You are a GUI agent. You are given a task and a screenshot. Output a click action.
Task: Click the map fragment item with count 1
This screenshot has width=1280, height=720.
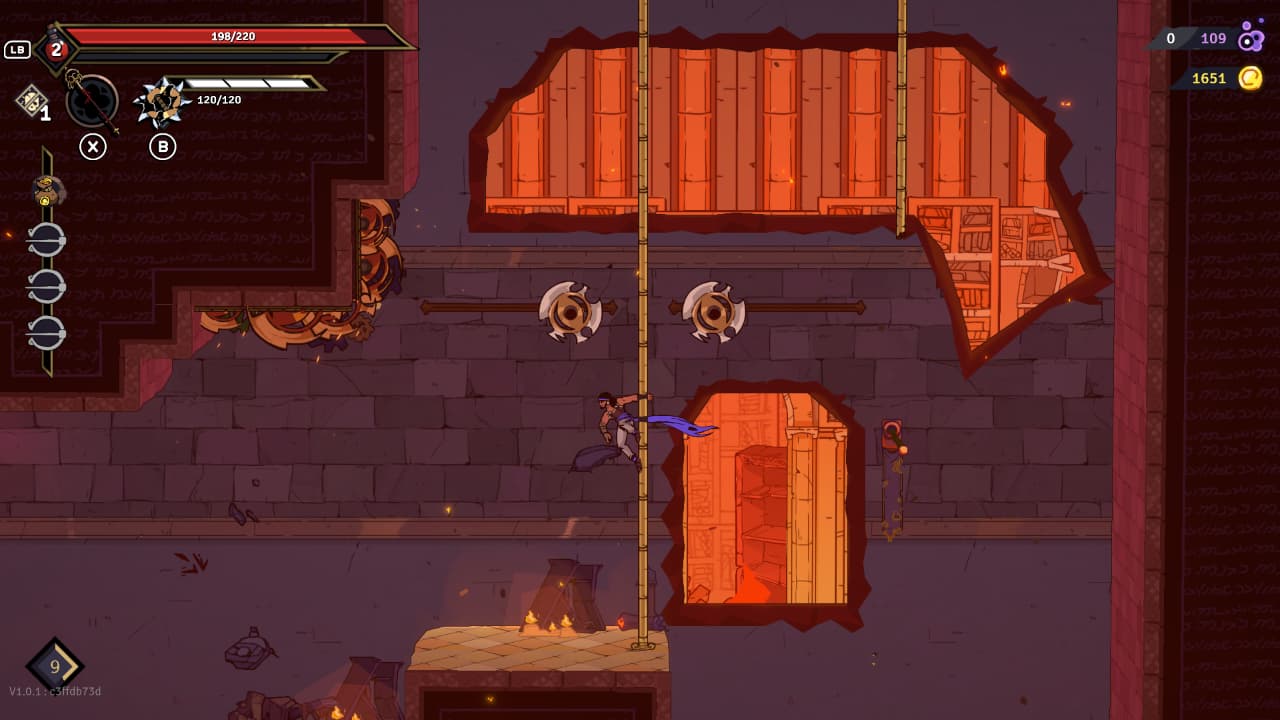tap(31, 101)
